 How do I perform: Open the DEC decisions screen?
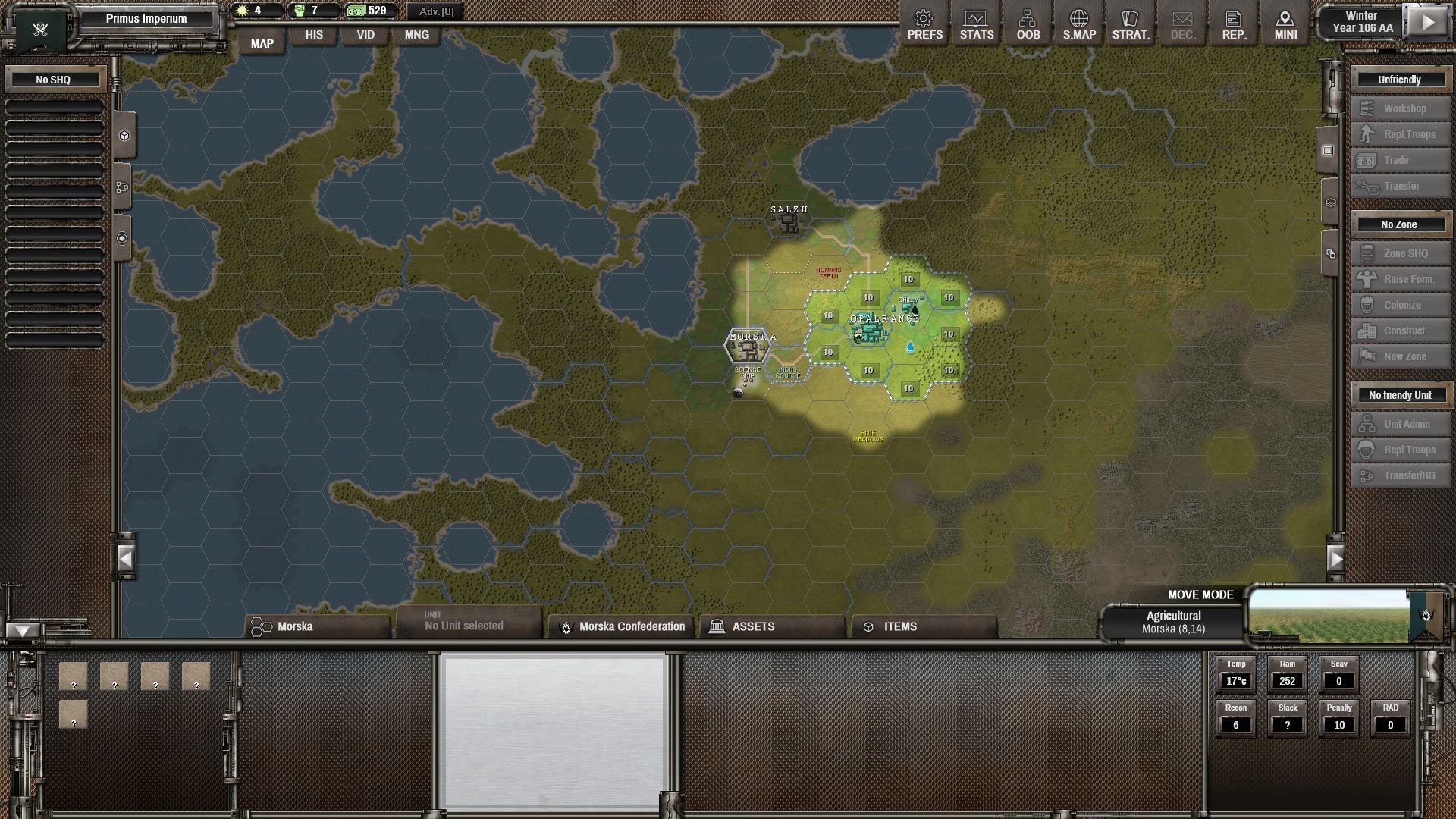(x=1182, y=23)
